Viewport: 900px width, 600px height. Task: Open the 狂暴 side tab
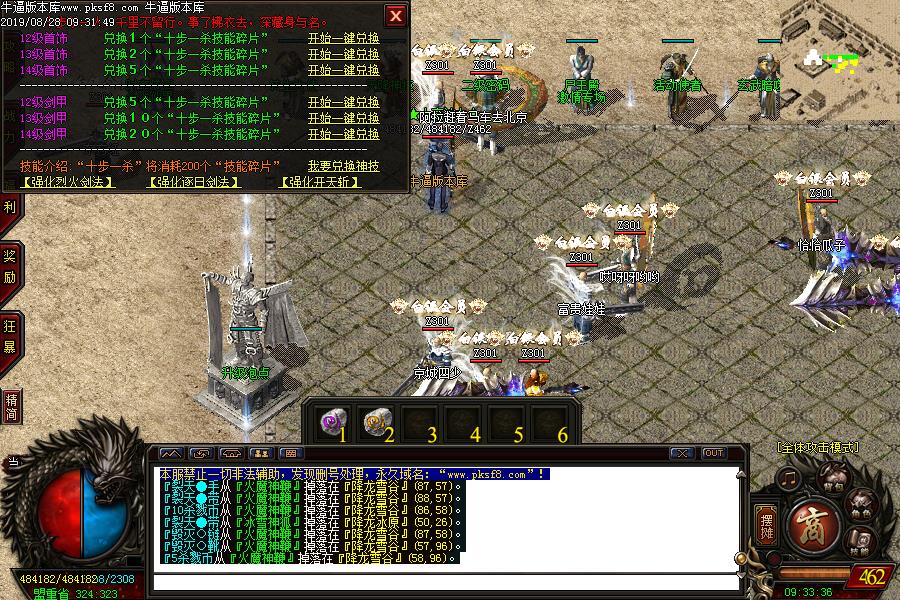[x=10, y=337]
